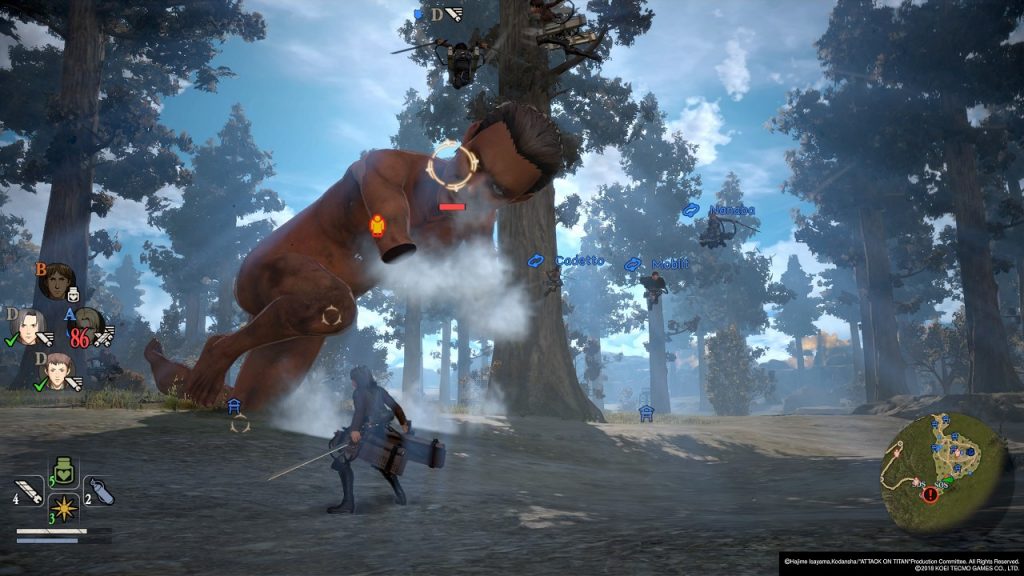The height and width of the screenshot is (576, 1024).
Task: Select the blue gas canister slot
Action: (x=99, y=490)
